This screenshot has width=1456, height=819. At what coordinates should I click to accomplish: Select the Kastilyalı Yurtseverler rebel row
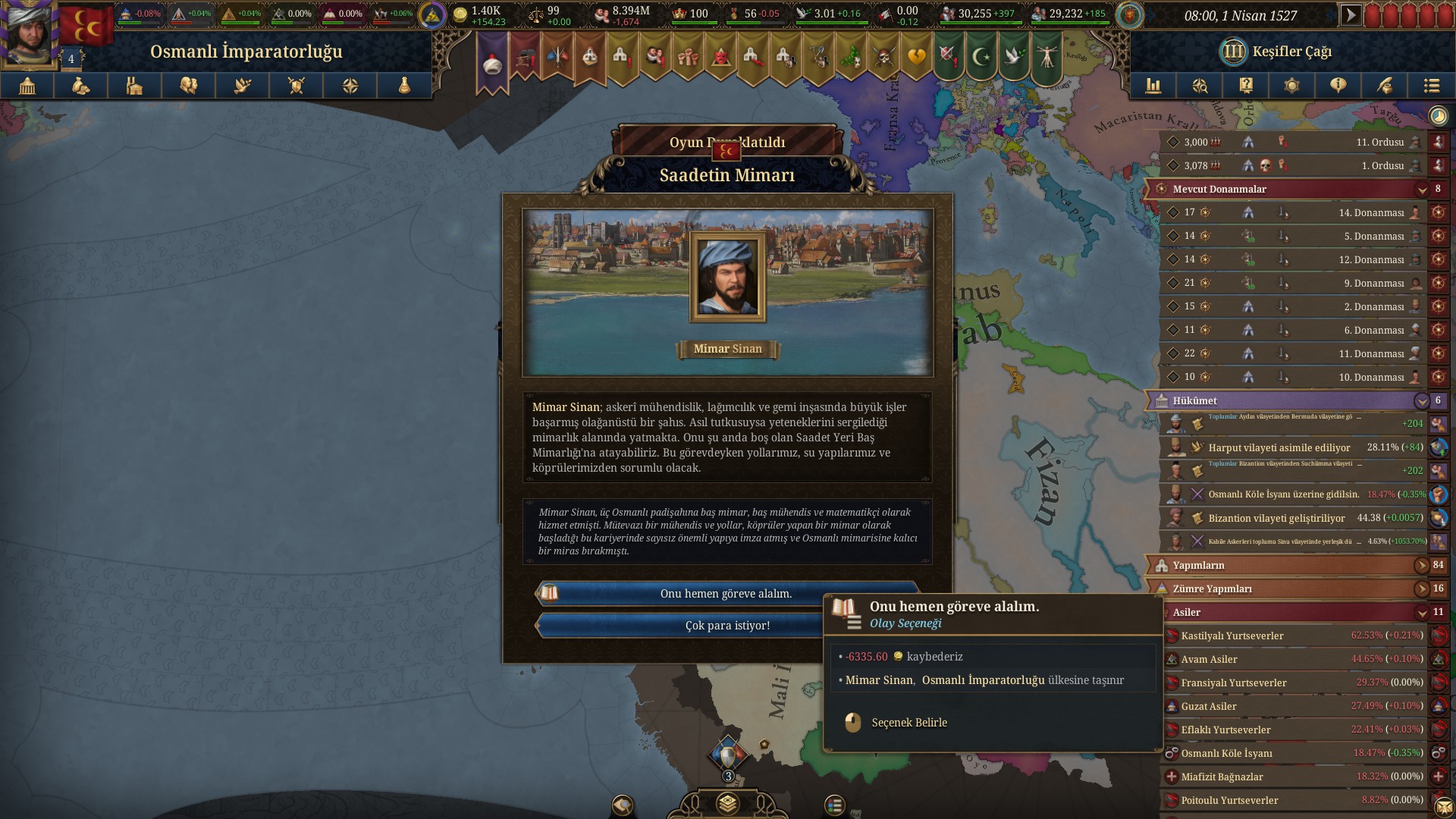point(1289,635)
